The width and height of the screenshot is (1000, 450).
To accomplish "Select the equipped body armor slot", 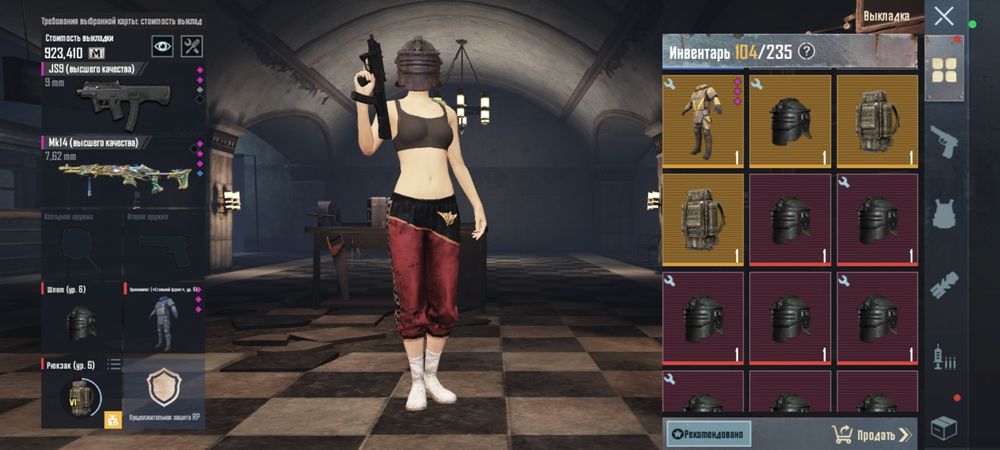I will [163, 317].
